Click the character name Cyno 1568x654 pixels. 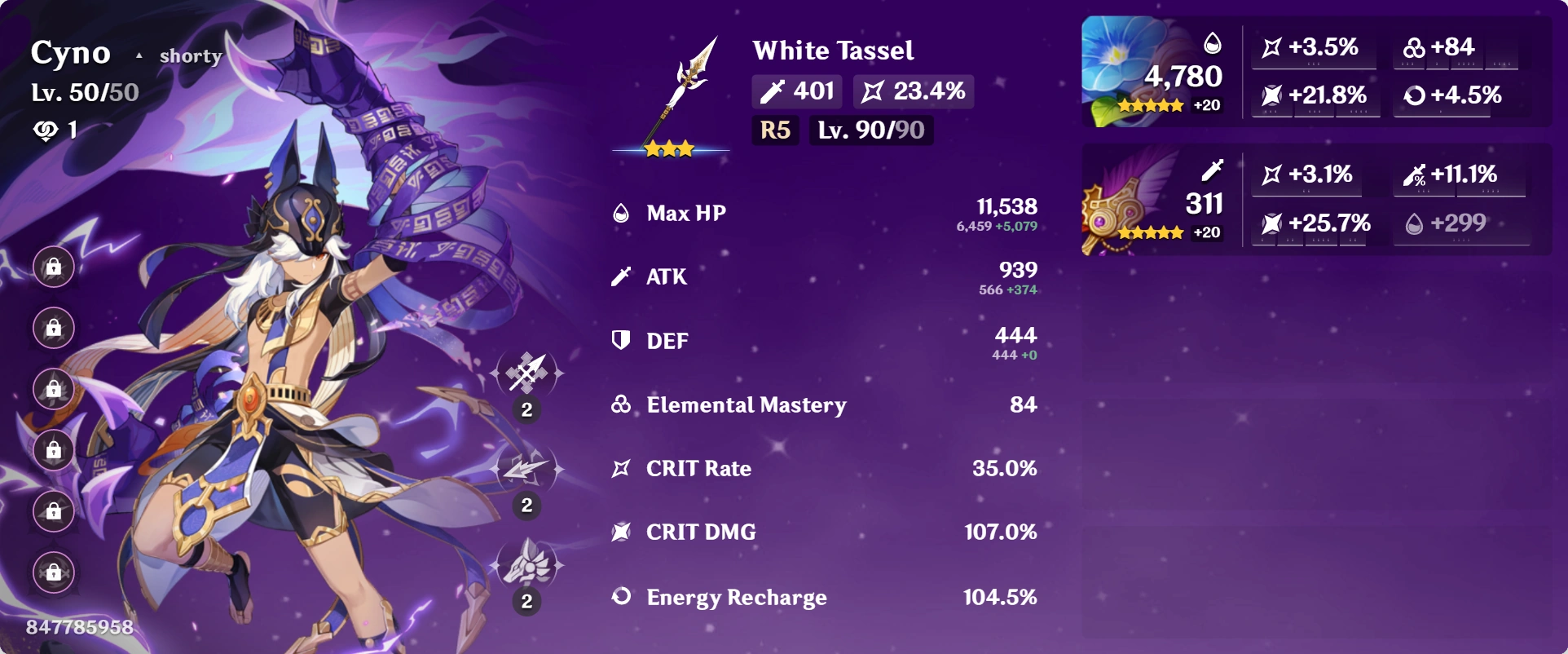point(71,52)
